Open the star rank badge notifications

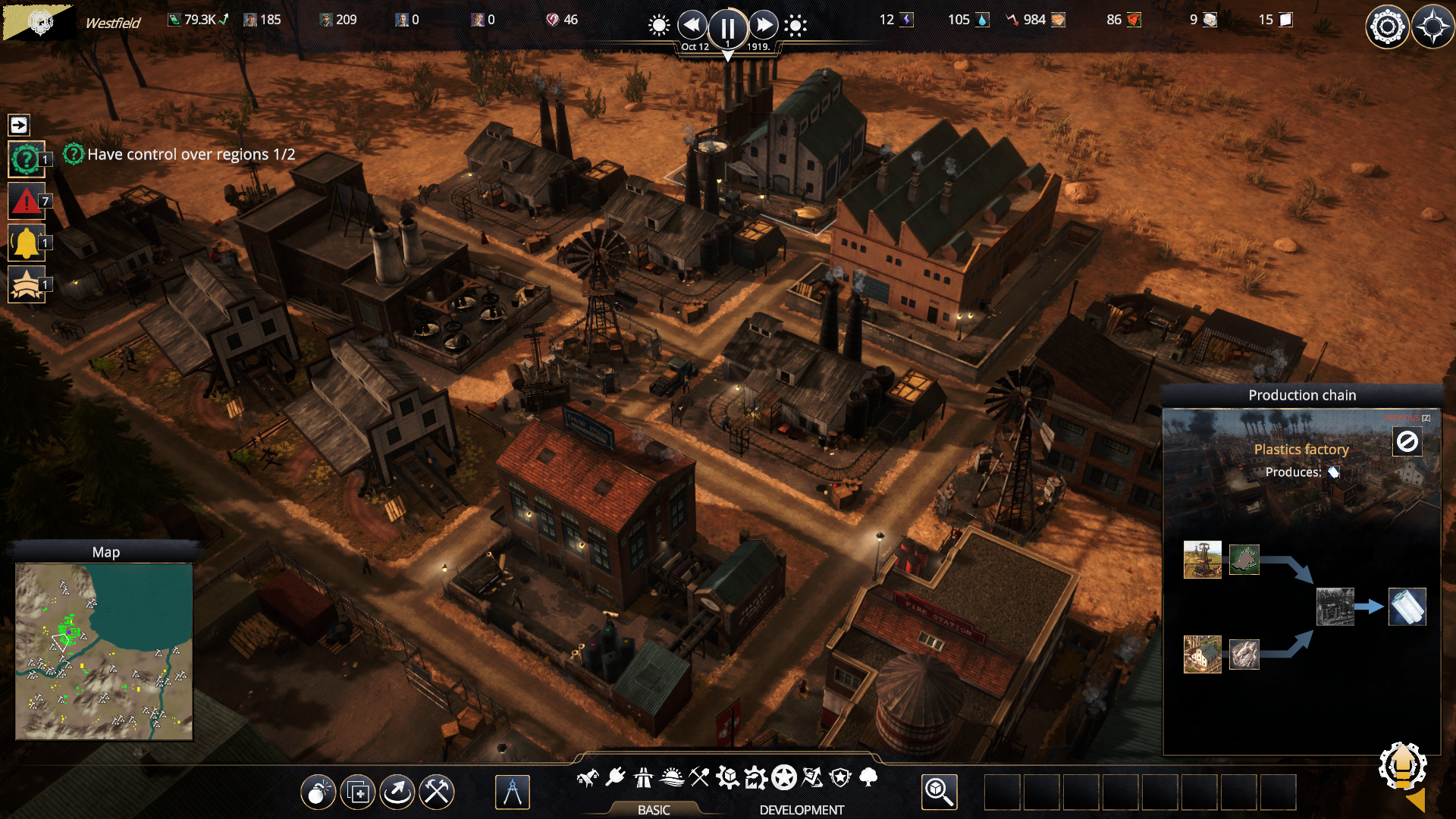point(27,284)
